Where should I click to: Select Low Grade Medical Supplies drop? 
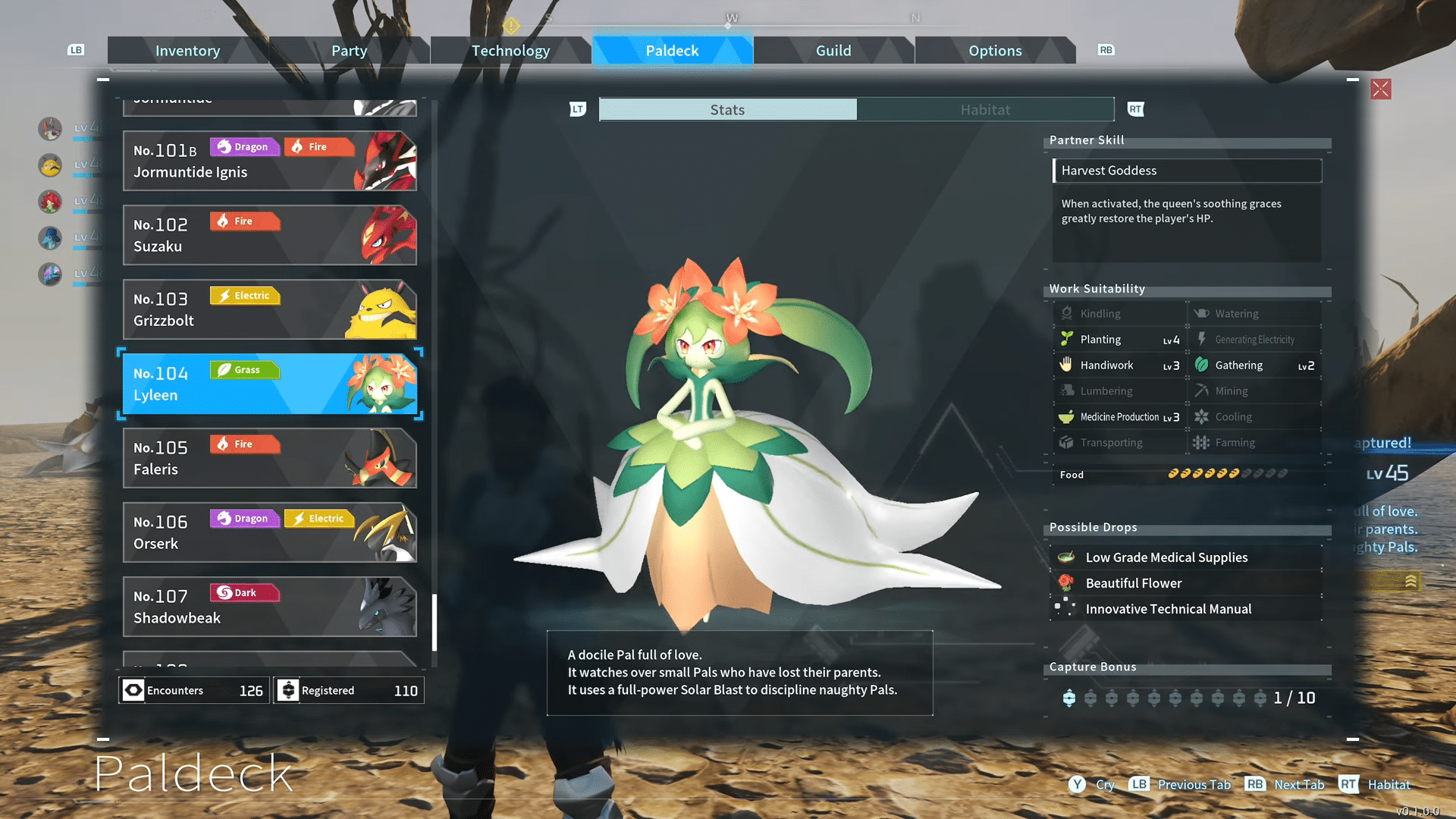1166,557
